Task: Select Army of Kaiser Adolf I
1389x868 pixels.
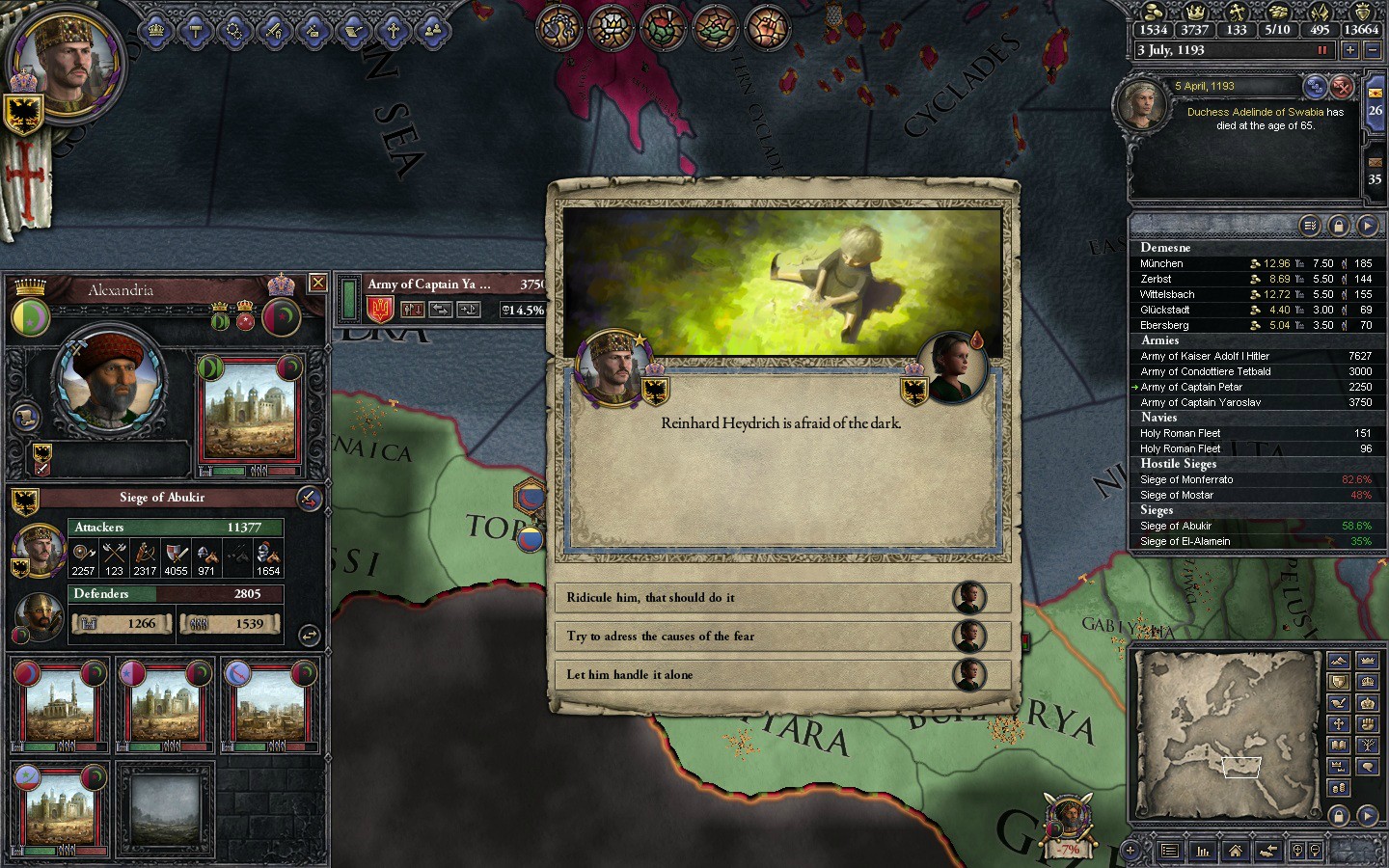Action: pos(1205,356)
